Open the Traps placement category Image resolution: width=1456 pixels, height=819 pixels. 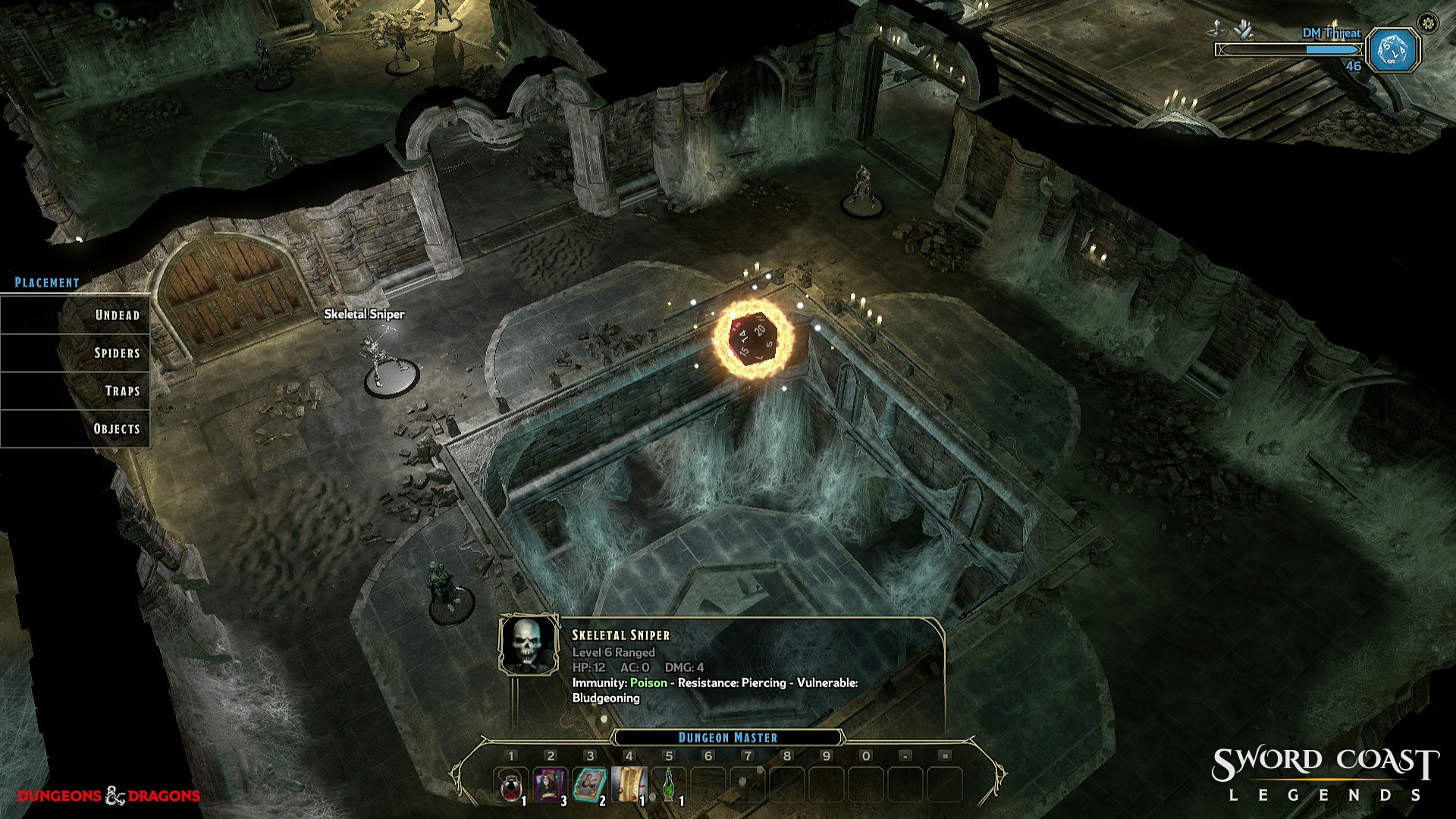click(116, 391)
